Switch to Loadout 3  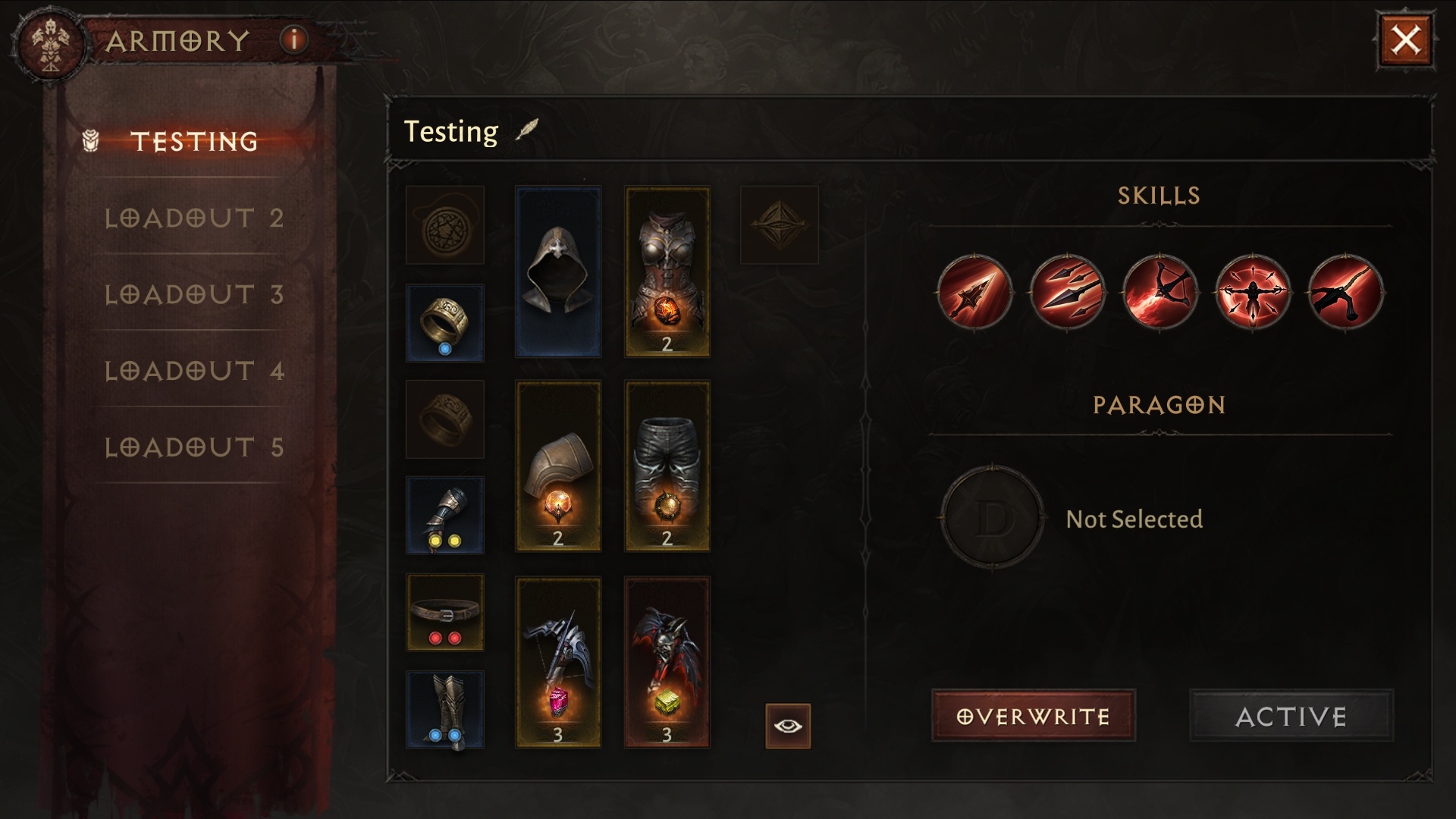click(194, 294)
